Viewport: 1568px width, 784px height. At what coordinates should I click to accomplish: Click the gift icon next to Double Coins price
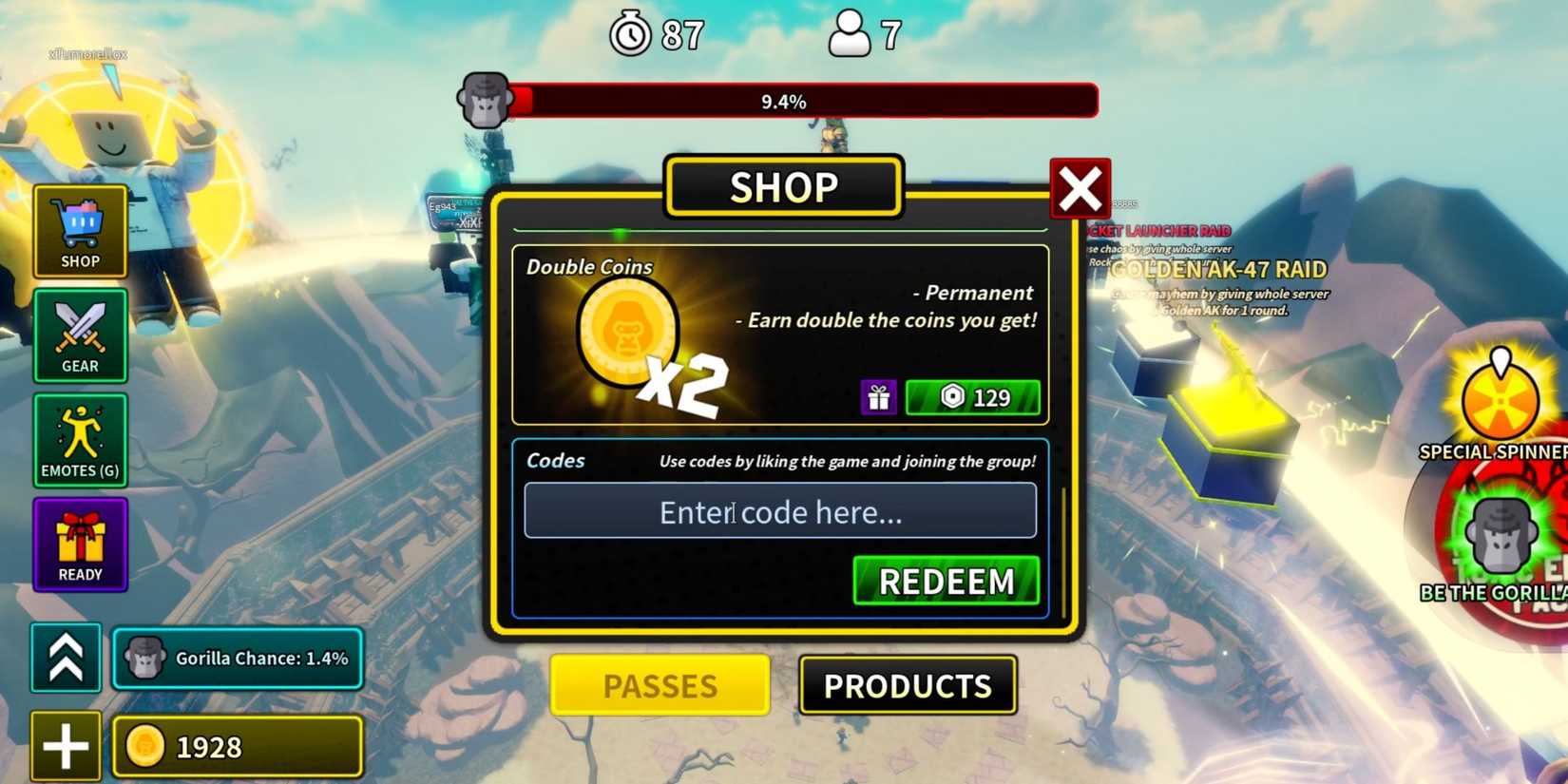click(879, 397)
